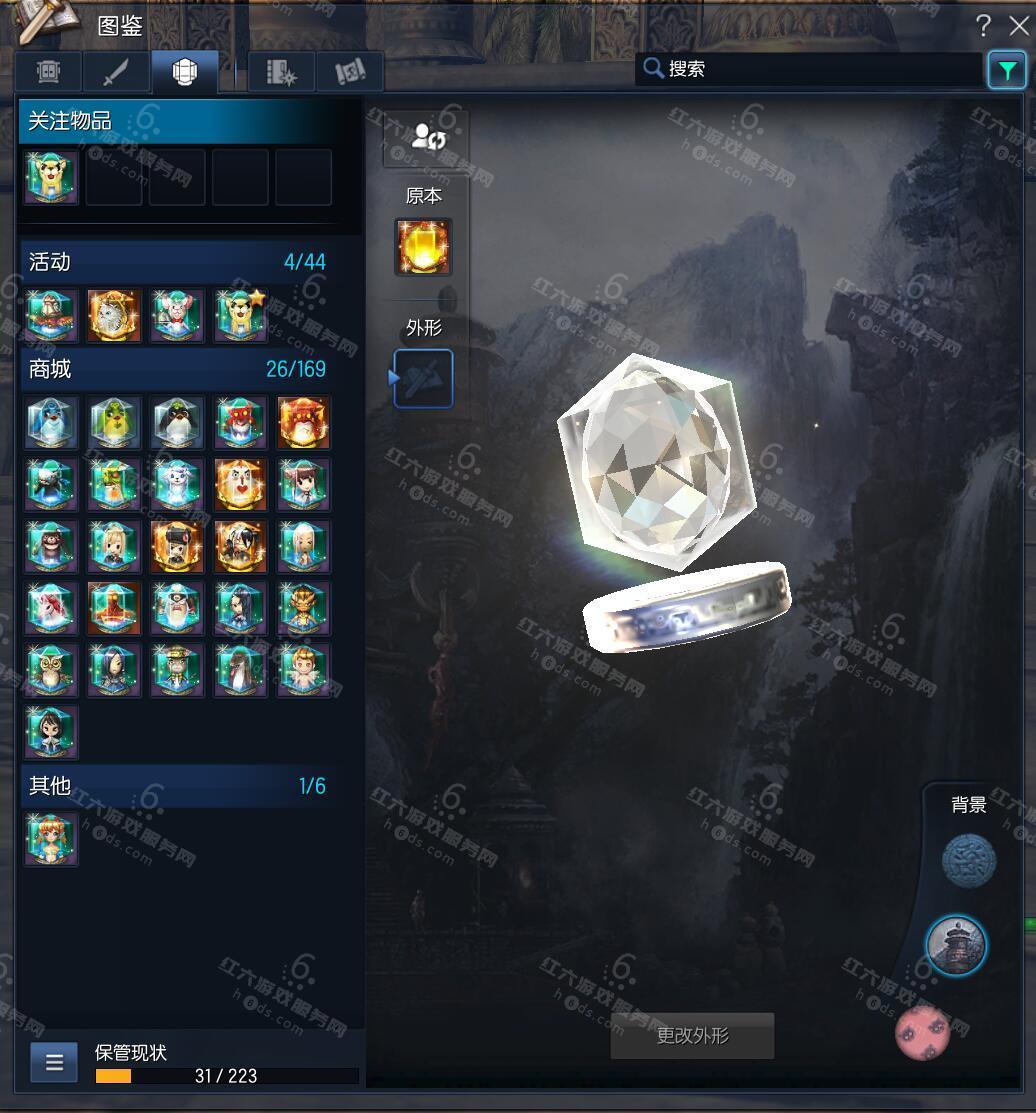Select the golden gem under 原本

tap(423, 247)
